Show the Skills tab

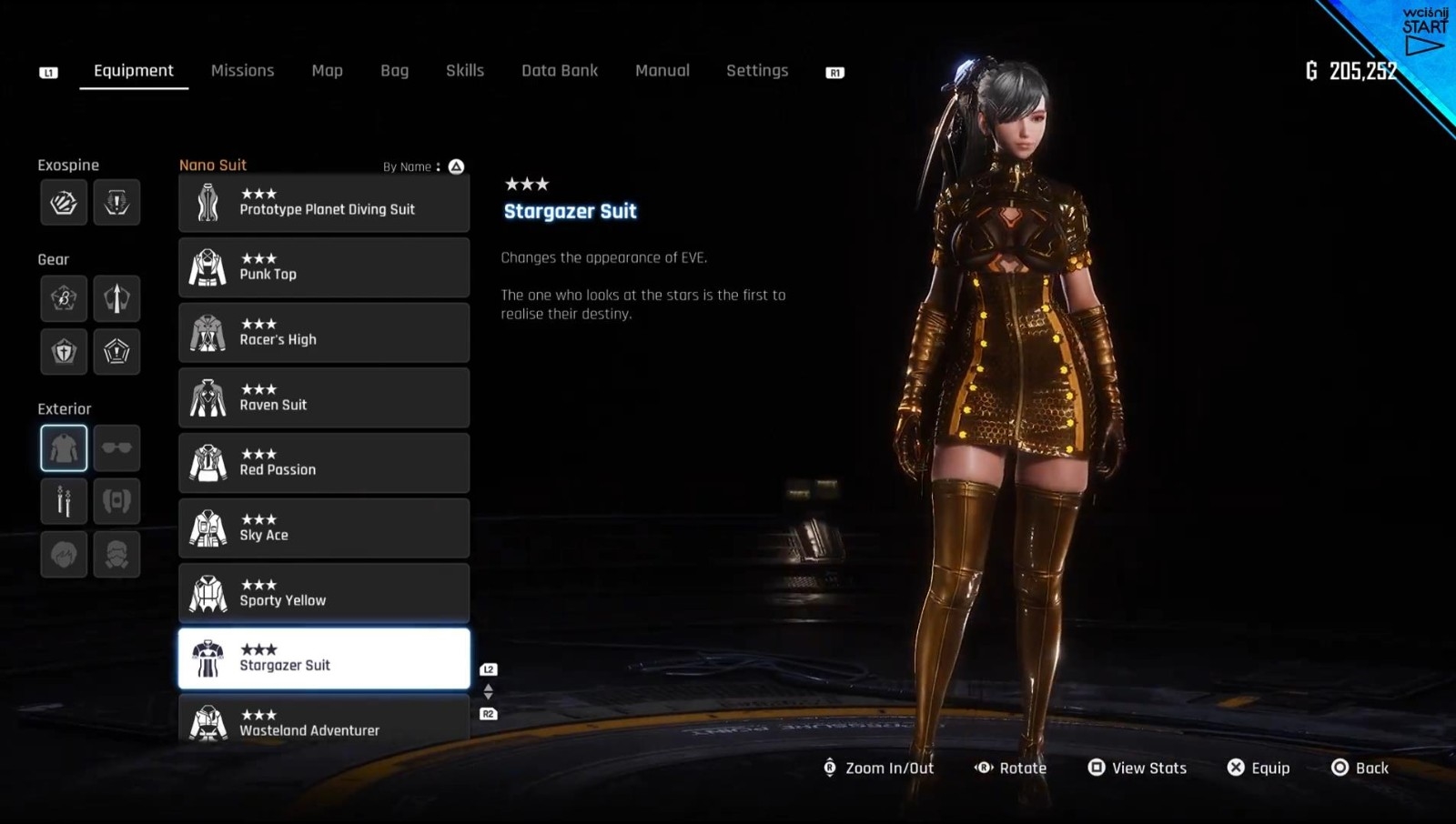click(464, 71)
